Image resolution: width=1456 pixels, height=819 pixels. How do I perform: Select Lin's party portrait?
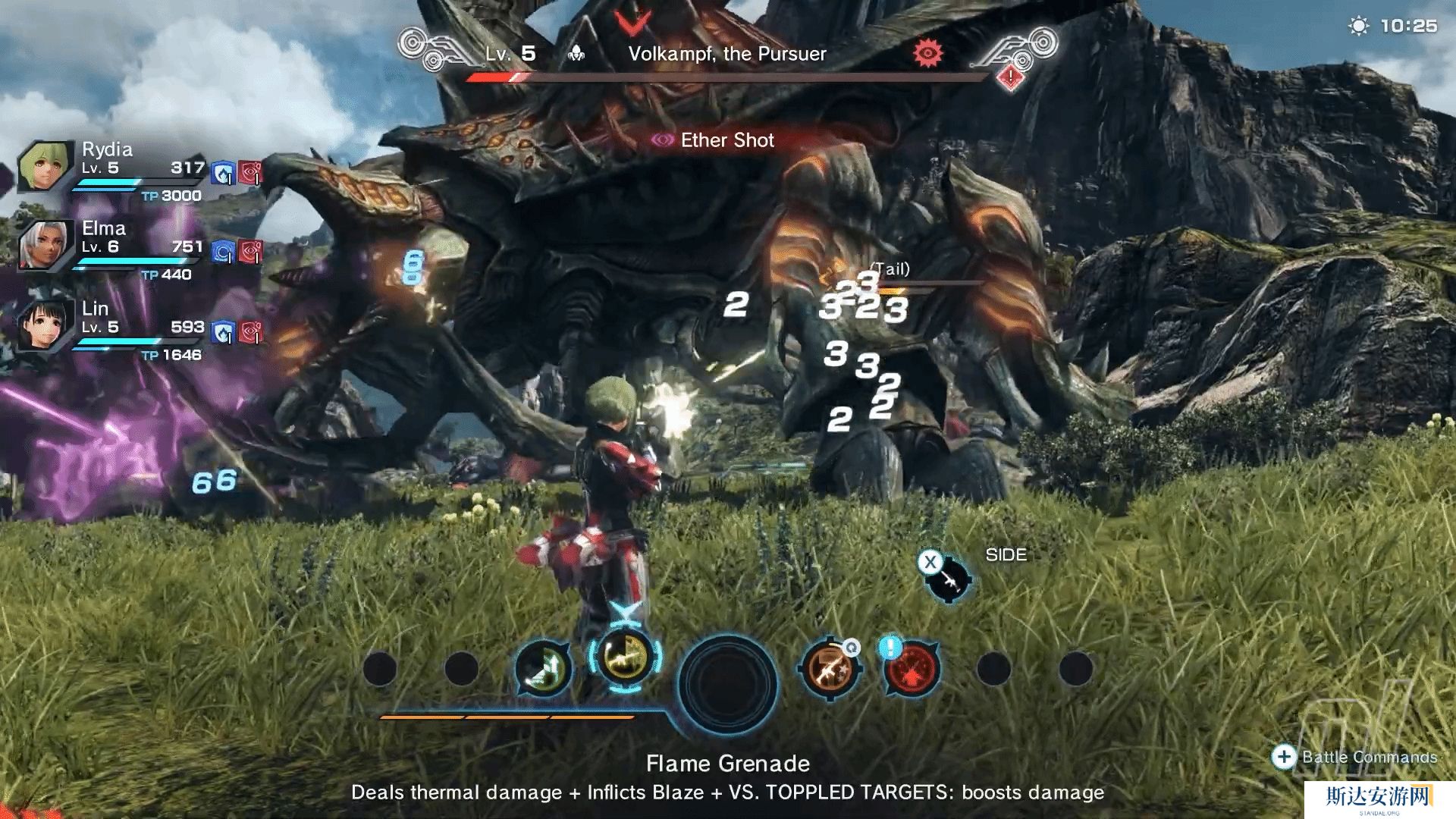point(46,325)
